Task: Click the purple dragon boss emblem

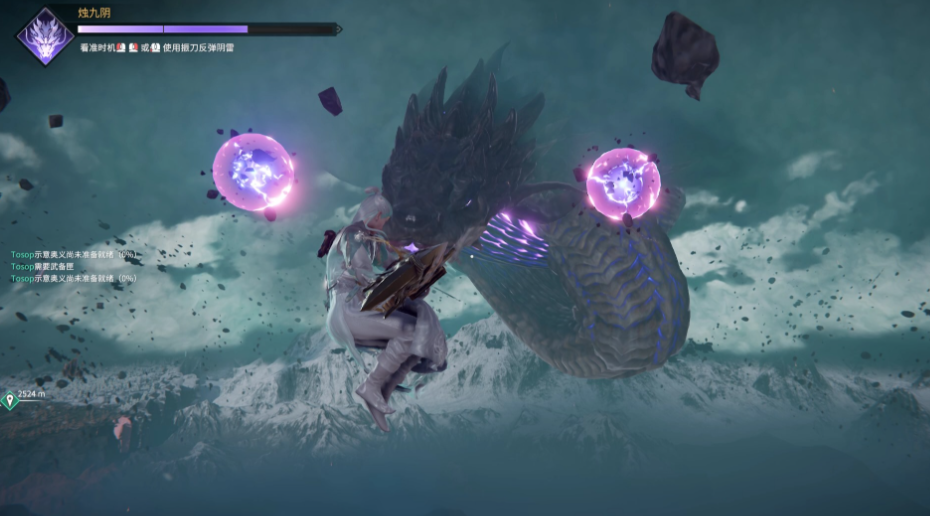Action: coord(45,37)
